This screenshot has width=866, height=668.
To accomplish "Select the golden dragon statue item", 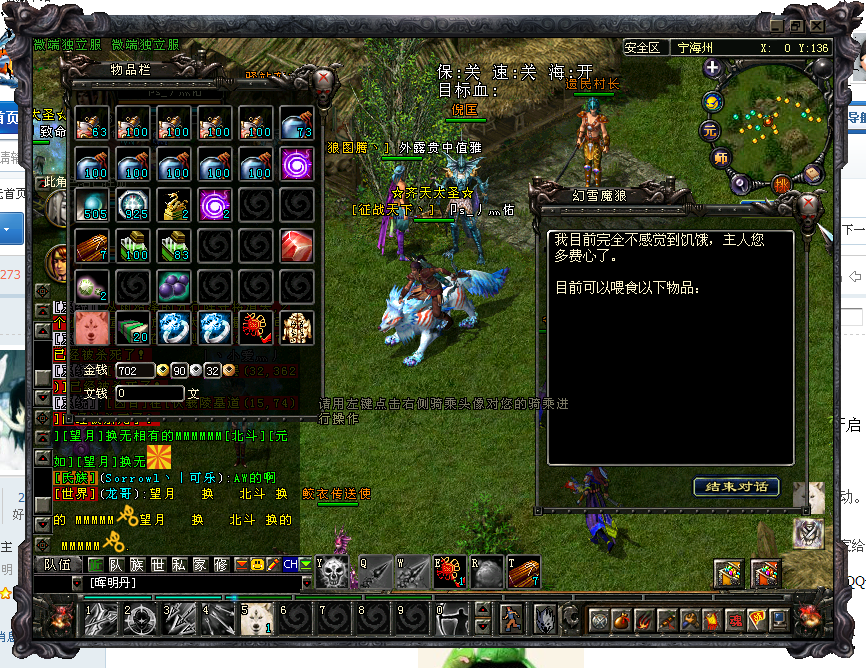I will point(173,204).
